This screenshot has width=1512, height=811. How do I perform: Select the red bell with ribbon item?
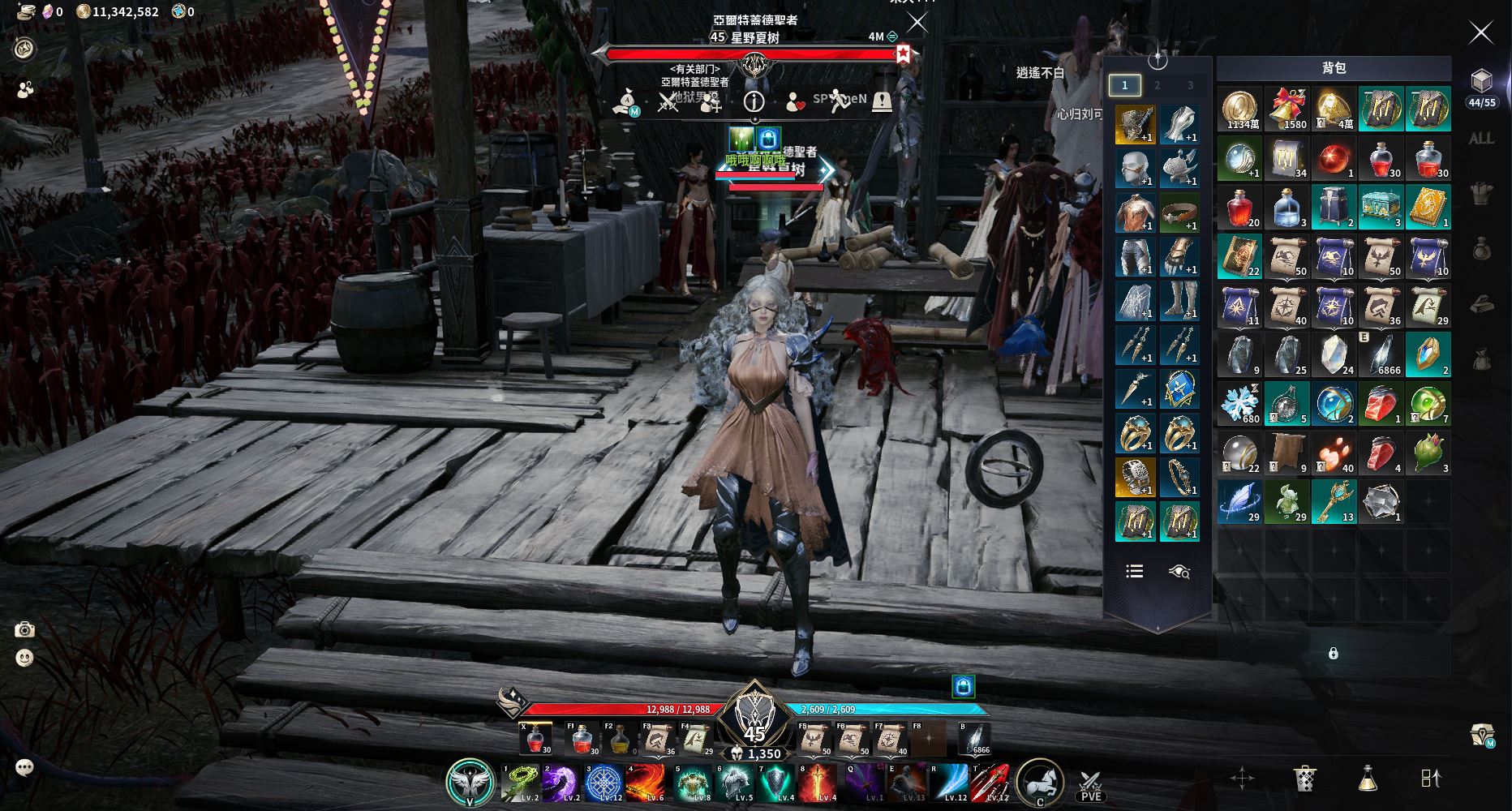1287,109
